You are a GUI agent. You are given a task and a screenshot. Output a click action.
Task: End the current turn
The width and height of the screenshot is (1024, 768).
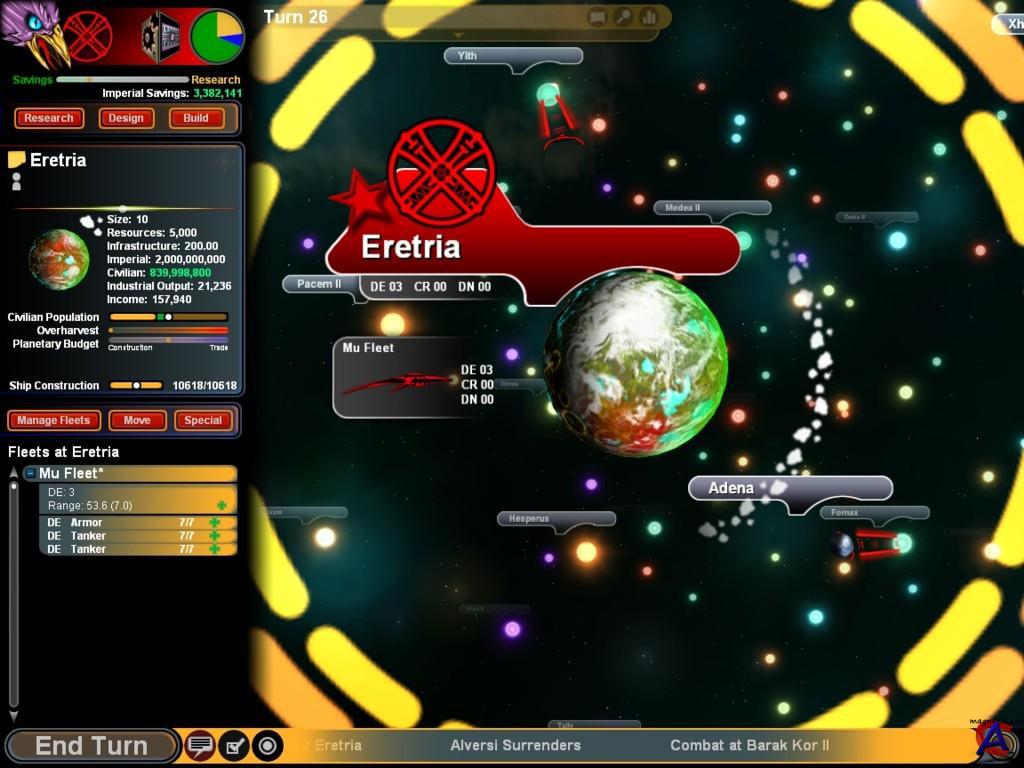tap(91, 746)
